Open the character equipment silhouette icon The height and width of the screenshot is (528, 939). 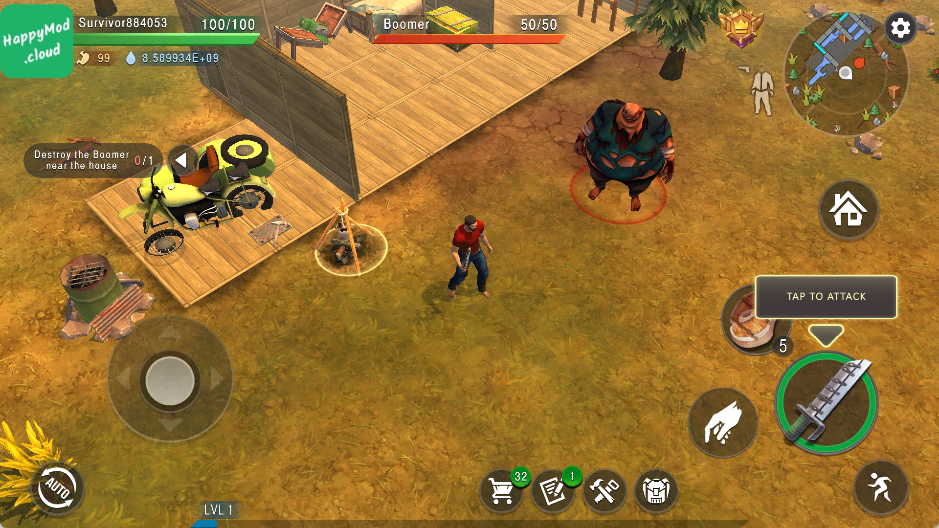point(762,93)
